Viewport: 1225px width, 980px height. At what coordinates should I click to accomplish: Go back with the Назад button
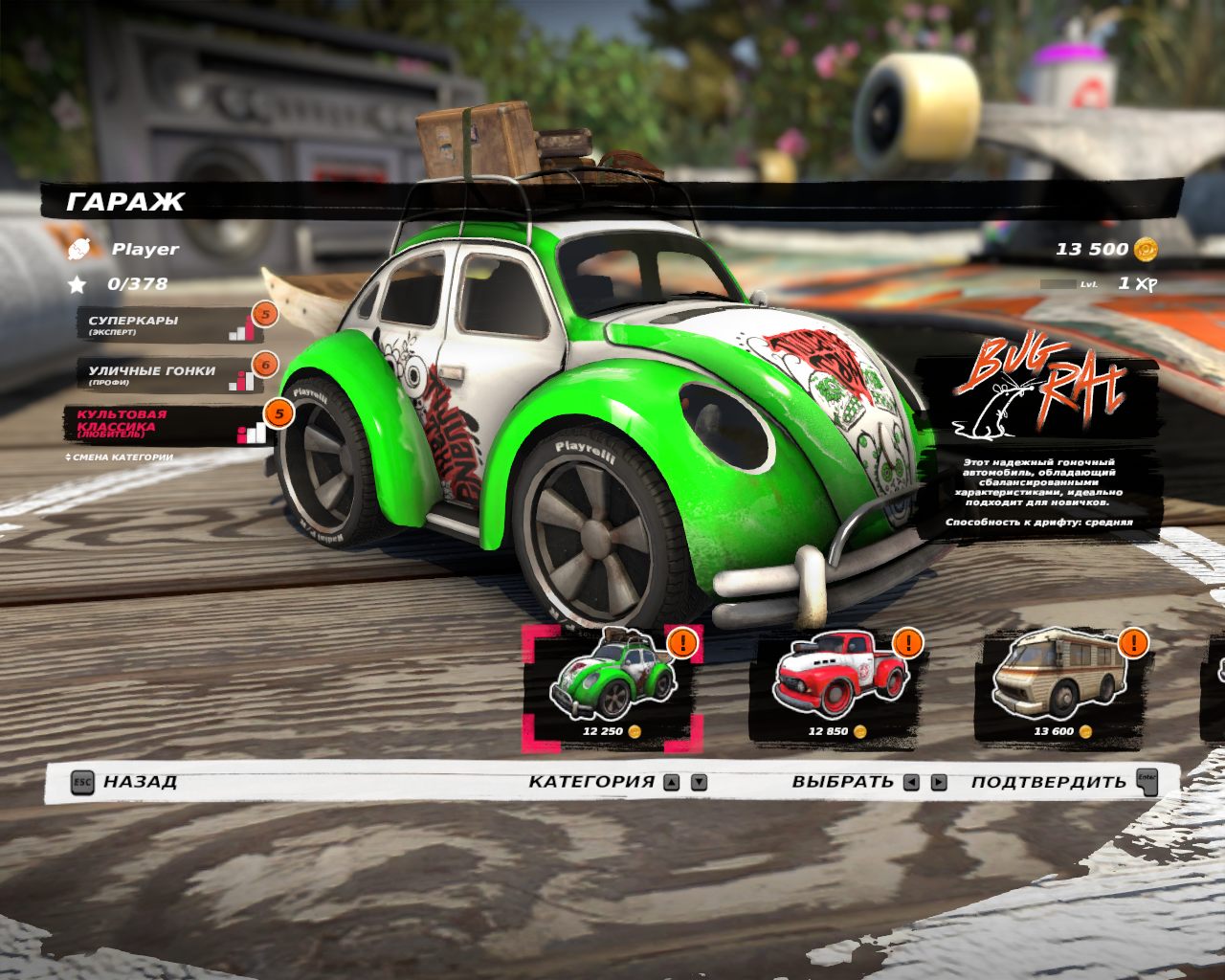click(124, 781)
